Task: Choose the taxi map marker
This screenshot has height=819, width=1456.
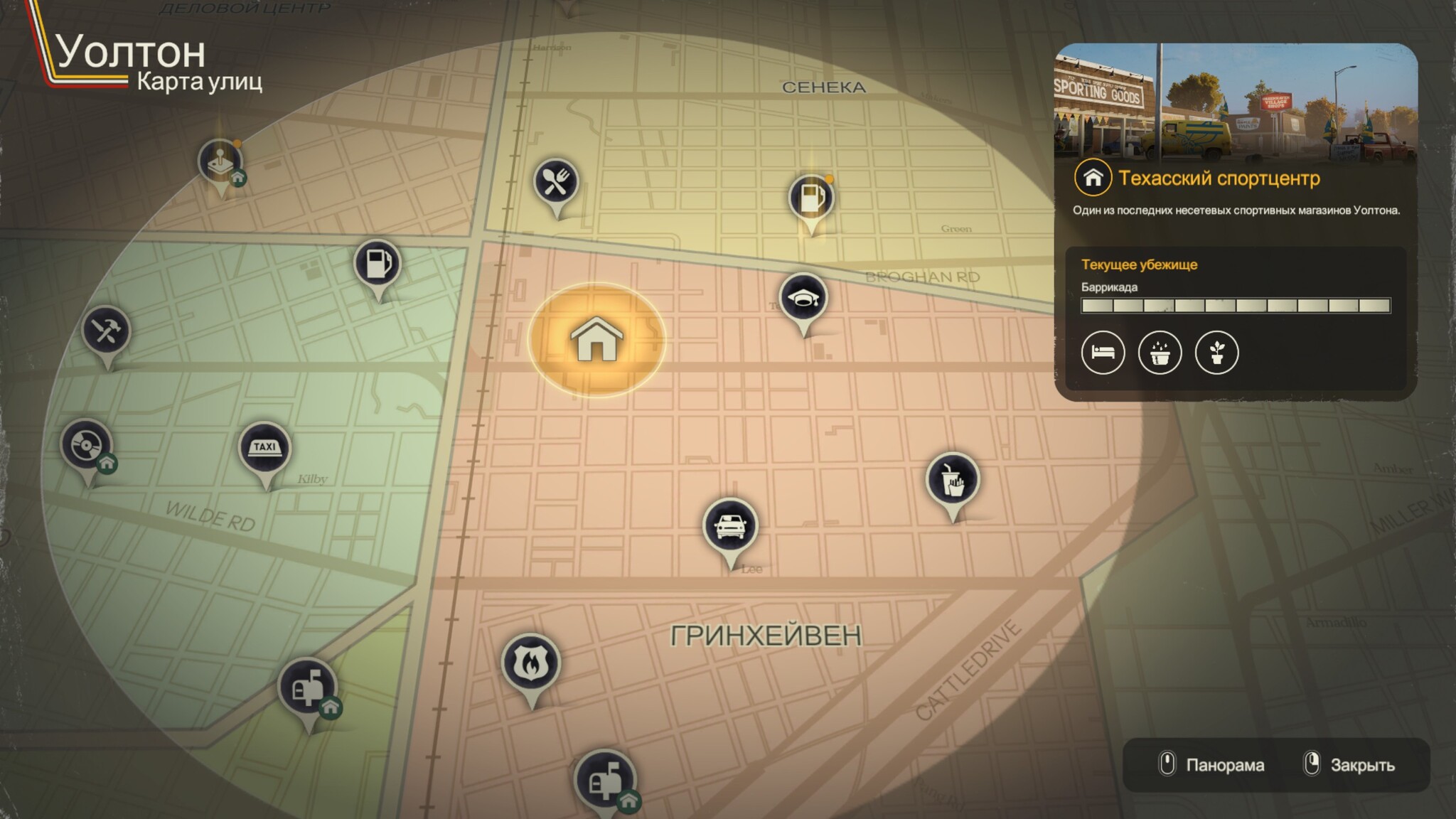Action: pos(264,448)
